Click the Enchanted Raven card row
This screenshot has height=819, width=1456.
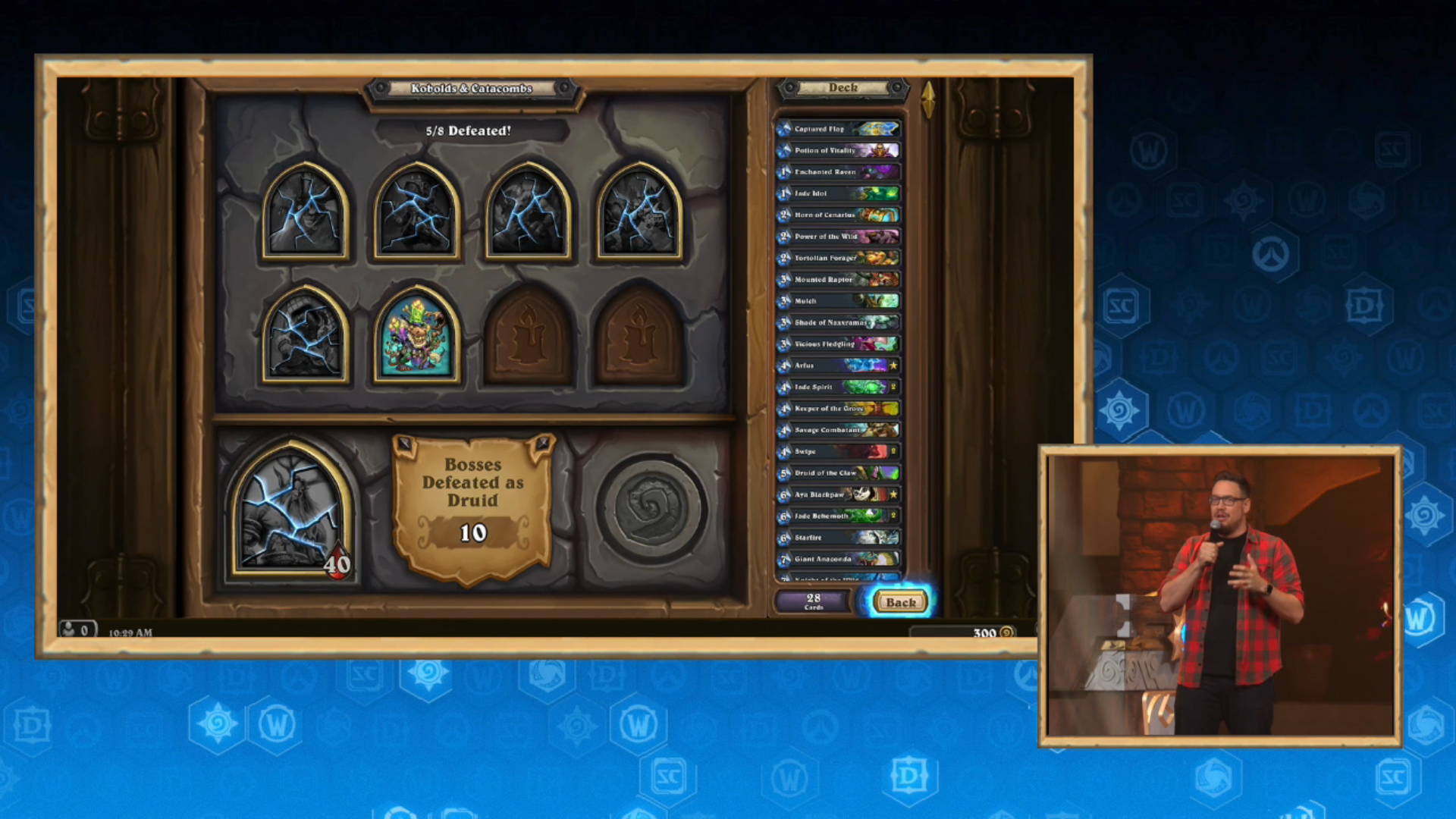pos(838,172)
